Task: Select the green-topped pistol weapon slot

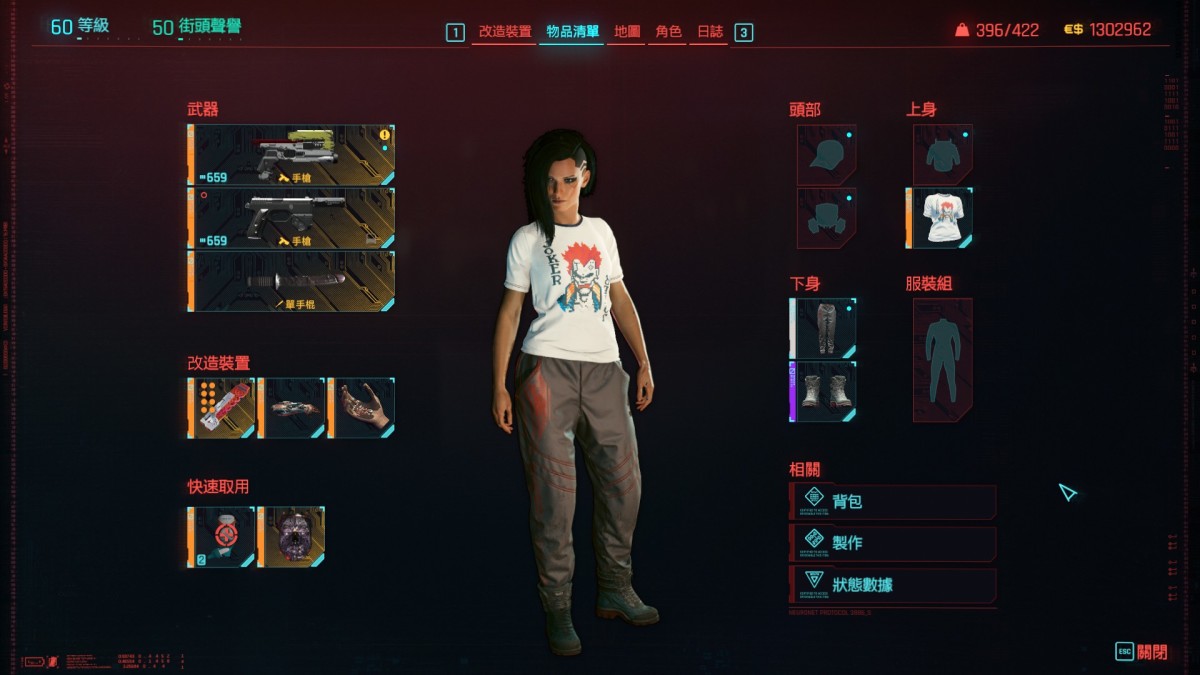Action: (292, 155)
